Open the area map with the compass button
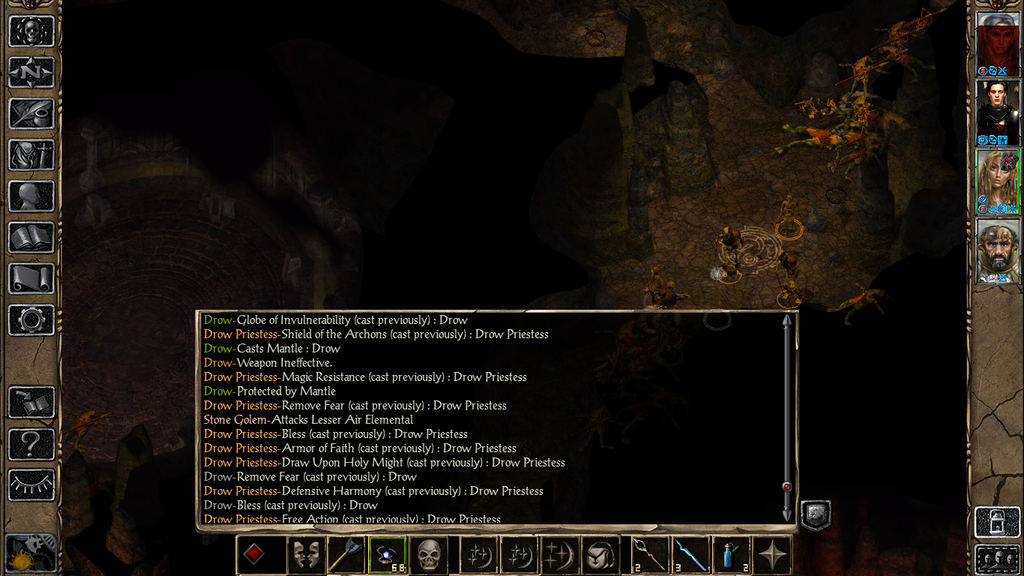 click(x=31, y=71)
